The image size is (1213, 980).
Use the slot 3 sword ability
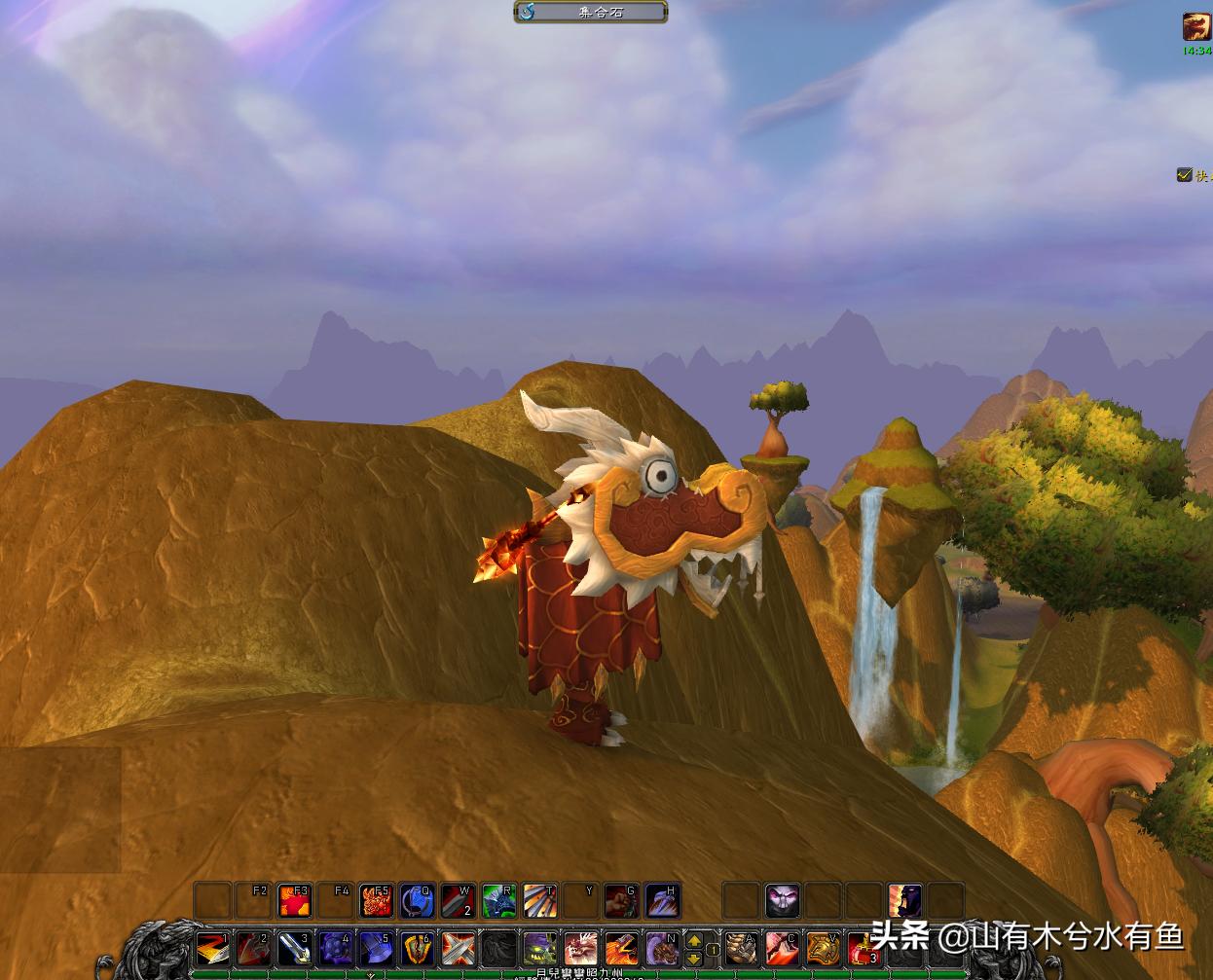[x=294, y=948]
